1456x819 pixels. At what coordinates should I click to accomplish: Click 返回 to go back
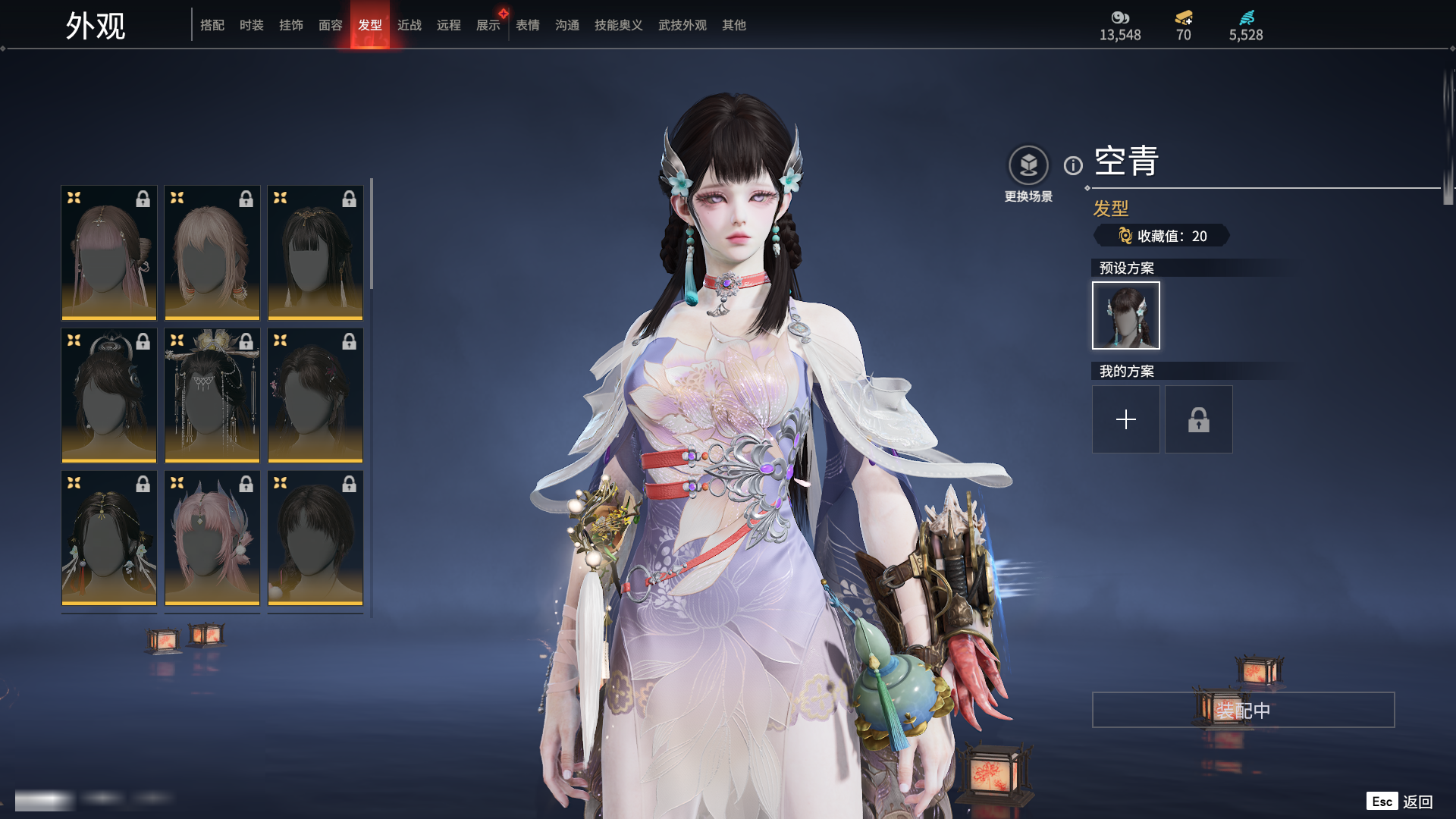click(1416, 802)
